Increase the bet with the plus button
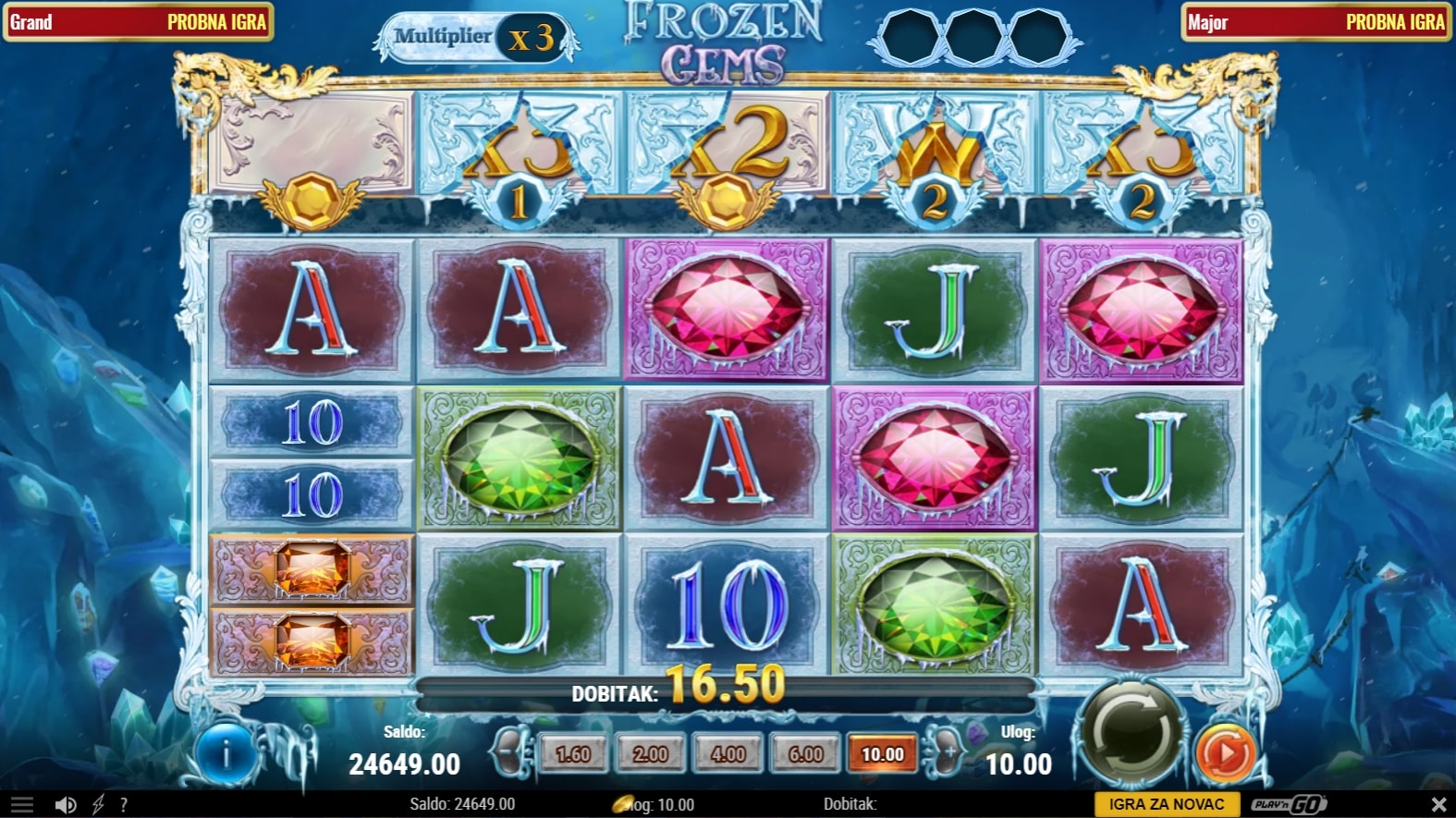This screenshot has width=1456, height=818. (948, 753)
